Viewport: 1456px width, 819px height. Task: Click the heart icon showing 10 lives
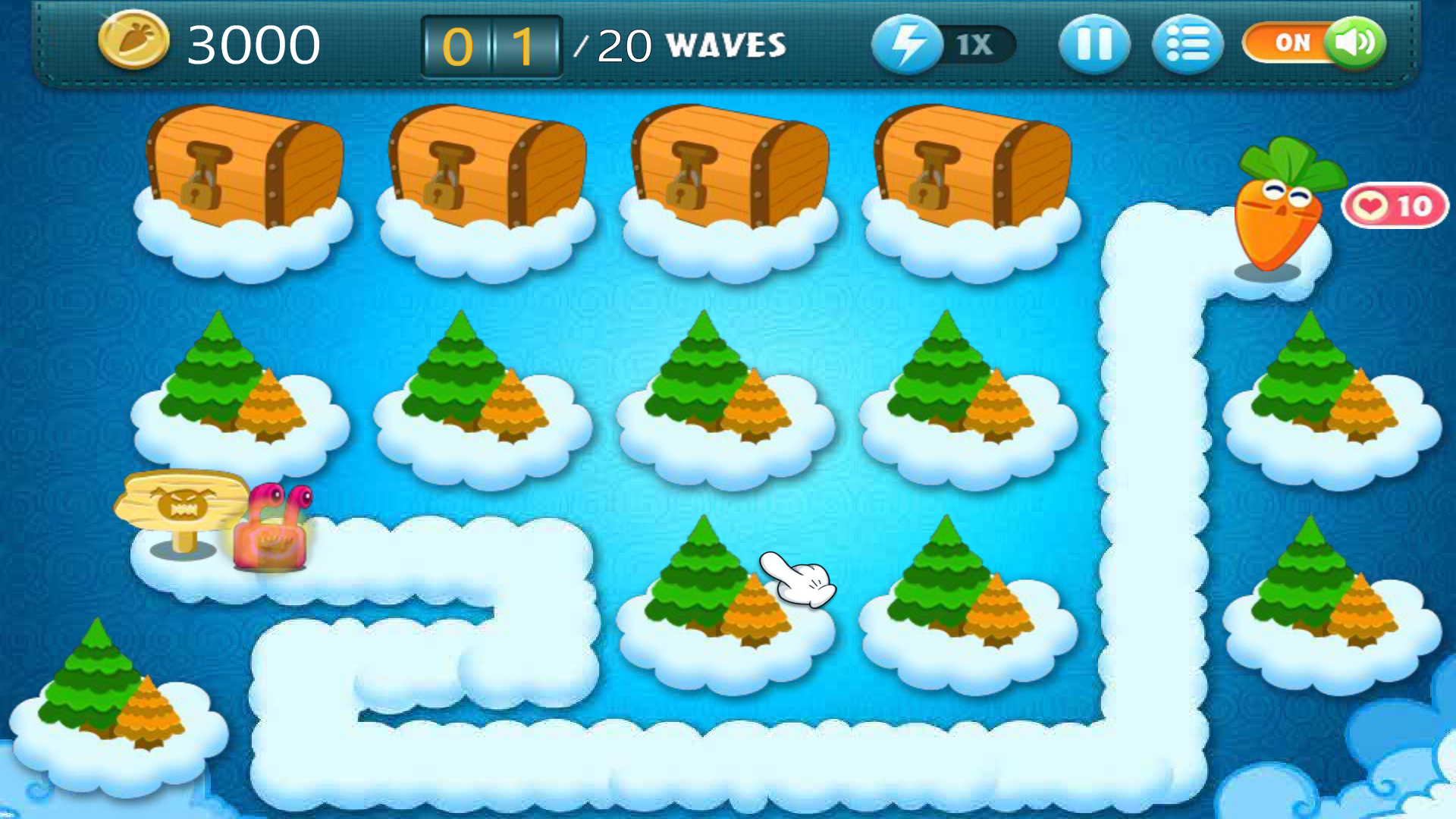point(1394,206)
